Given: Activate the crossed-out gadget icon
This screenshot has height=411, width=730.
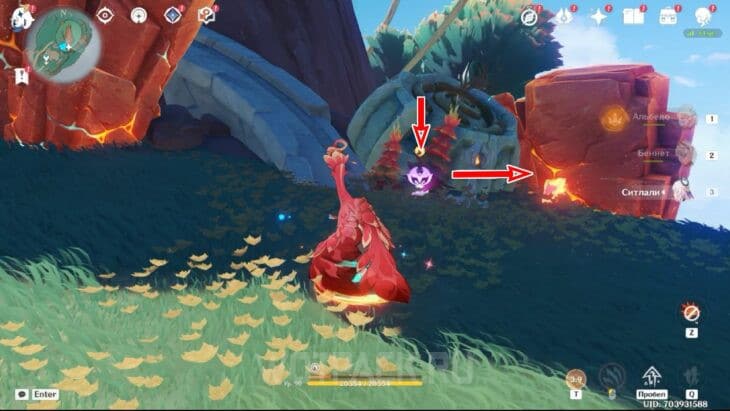Looking at the screenshot, I should [690, 312].
